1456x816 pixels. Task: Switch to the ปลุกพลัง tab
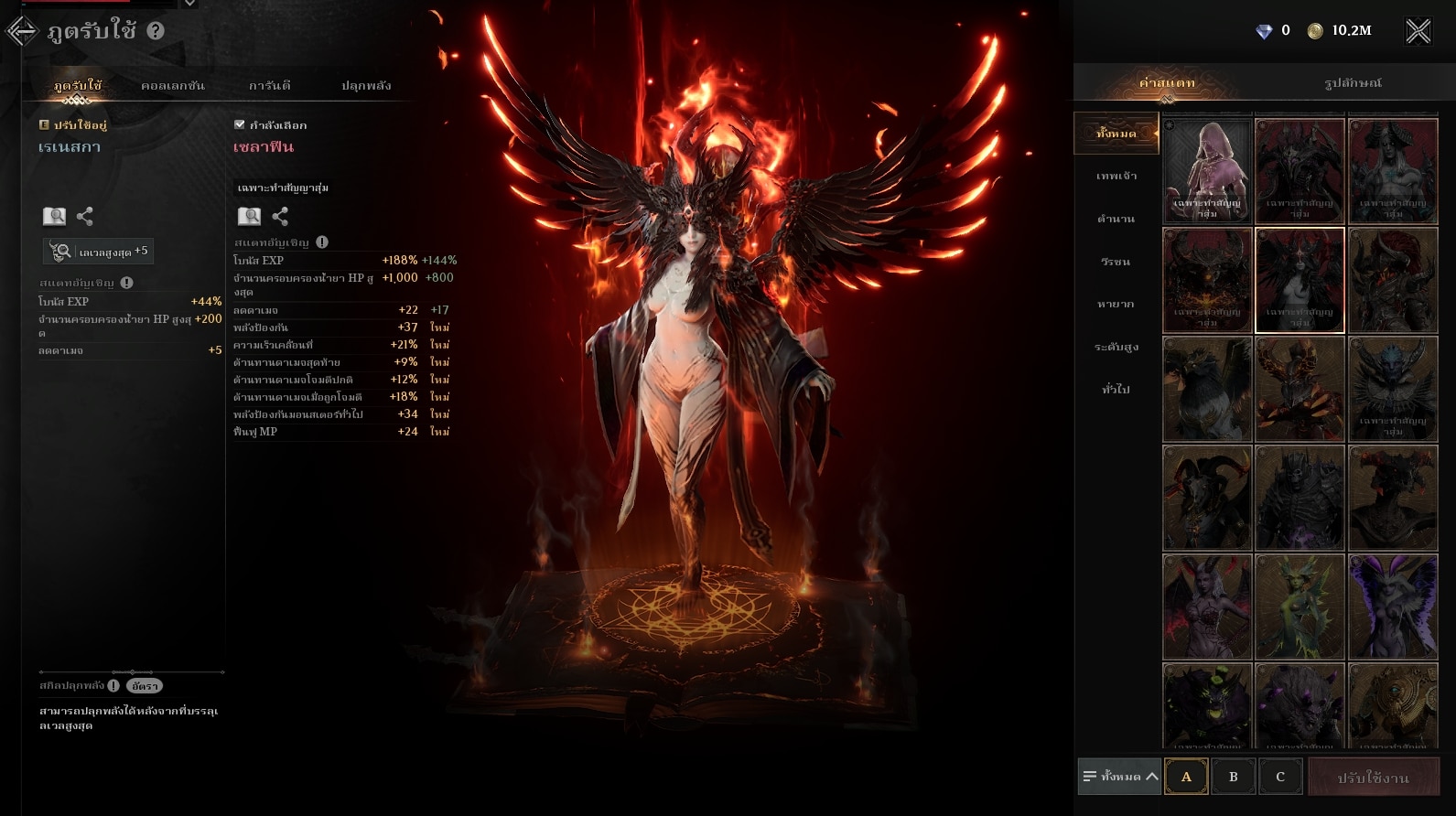point(366,85)
